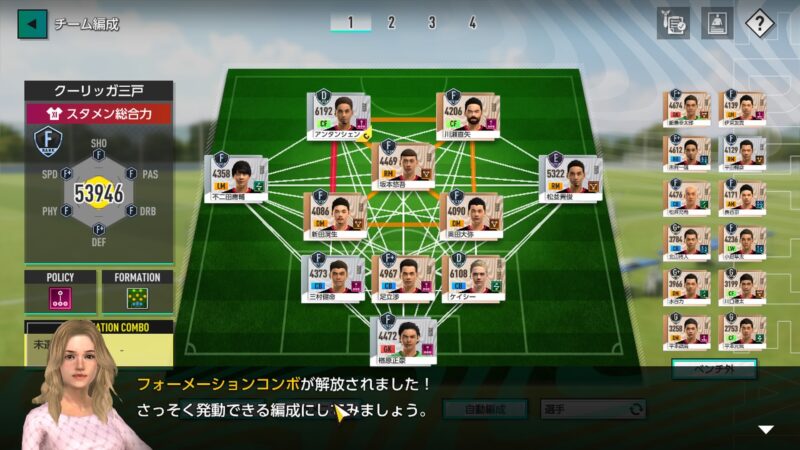Select centre forward rated 4206
This screenshot has height=450, width=800.
468,117
